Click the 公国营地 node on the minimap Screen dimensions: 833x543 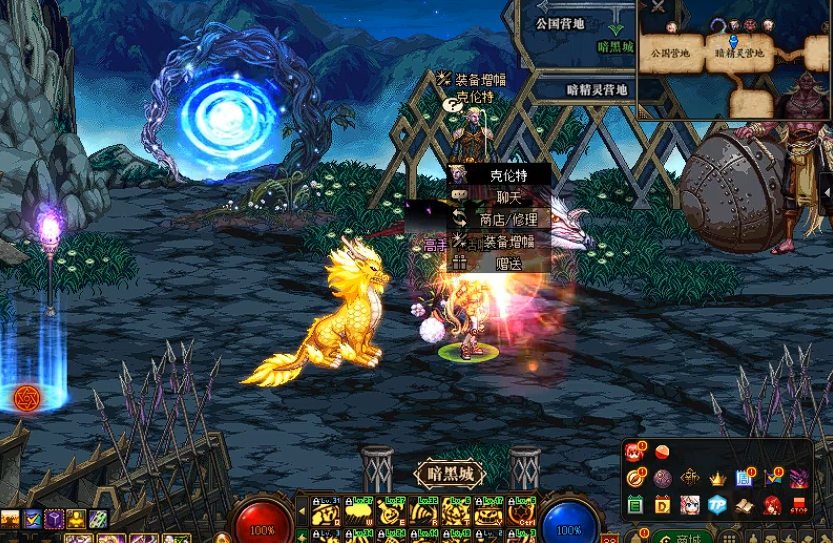click(x=670, y=52)
